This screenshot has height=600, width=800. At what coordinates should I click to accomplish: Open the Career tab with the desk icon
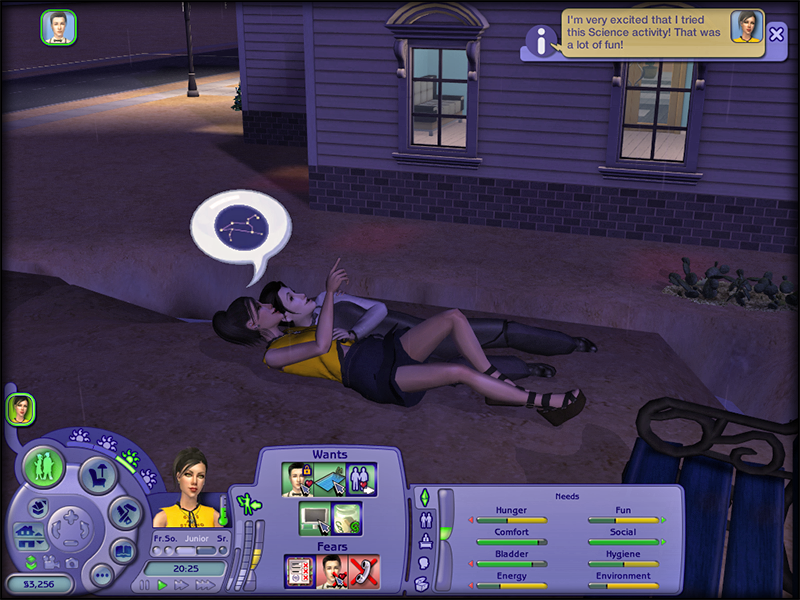pos(423,541)
